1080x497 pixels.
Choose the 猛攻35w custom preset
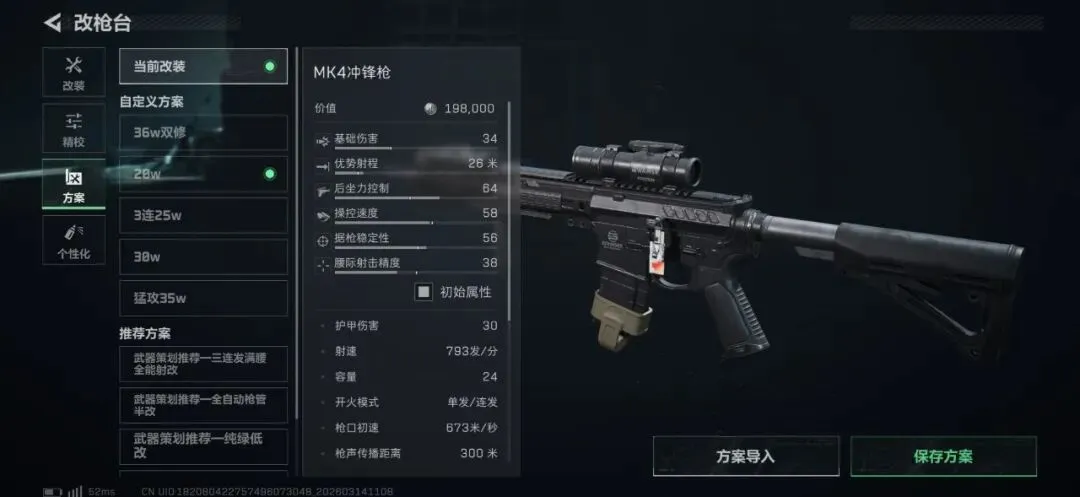(203, 298)
